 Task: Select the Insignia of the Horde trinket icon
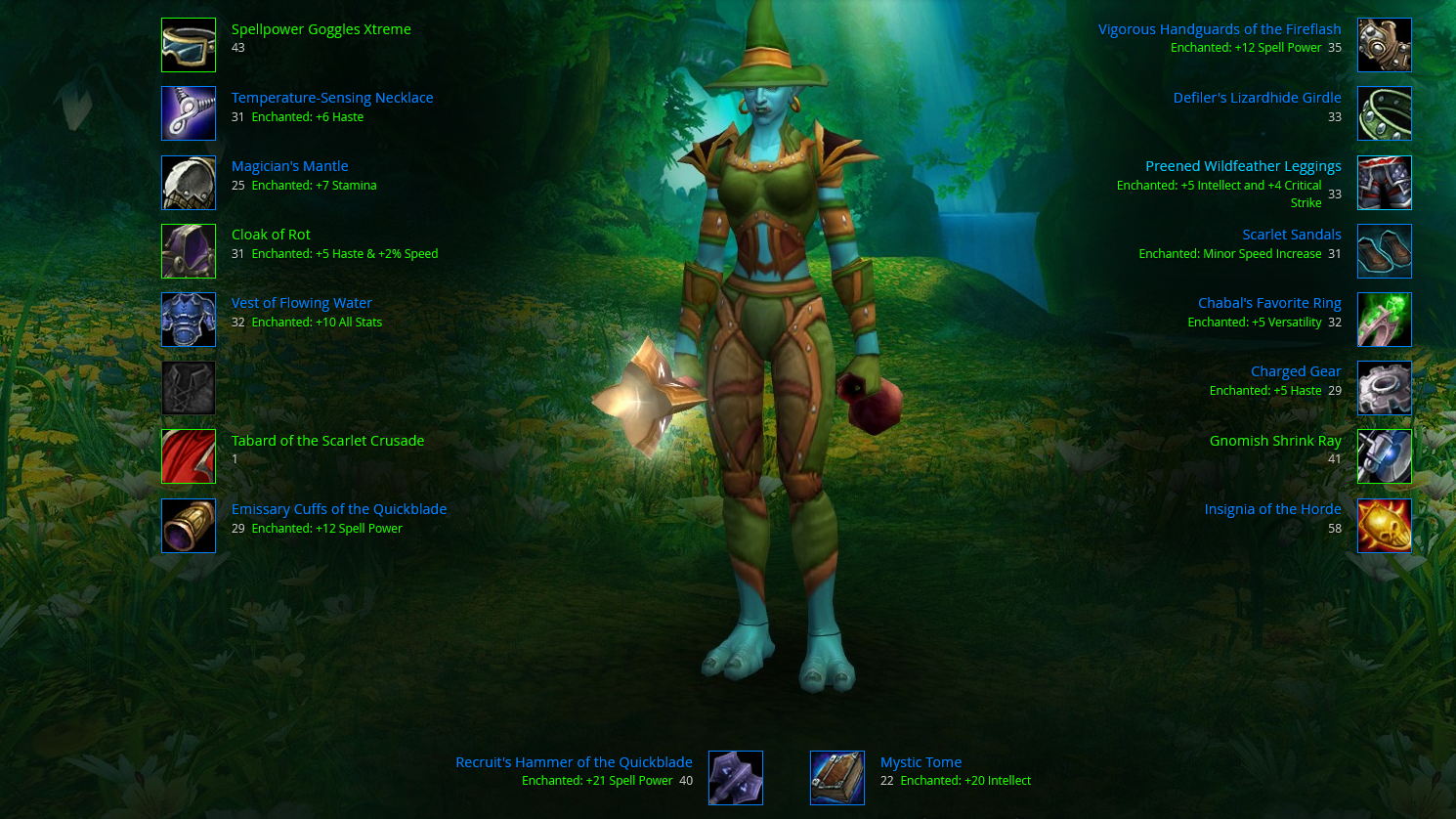tap(1384, 526)
